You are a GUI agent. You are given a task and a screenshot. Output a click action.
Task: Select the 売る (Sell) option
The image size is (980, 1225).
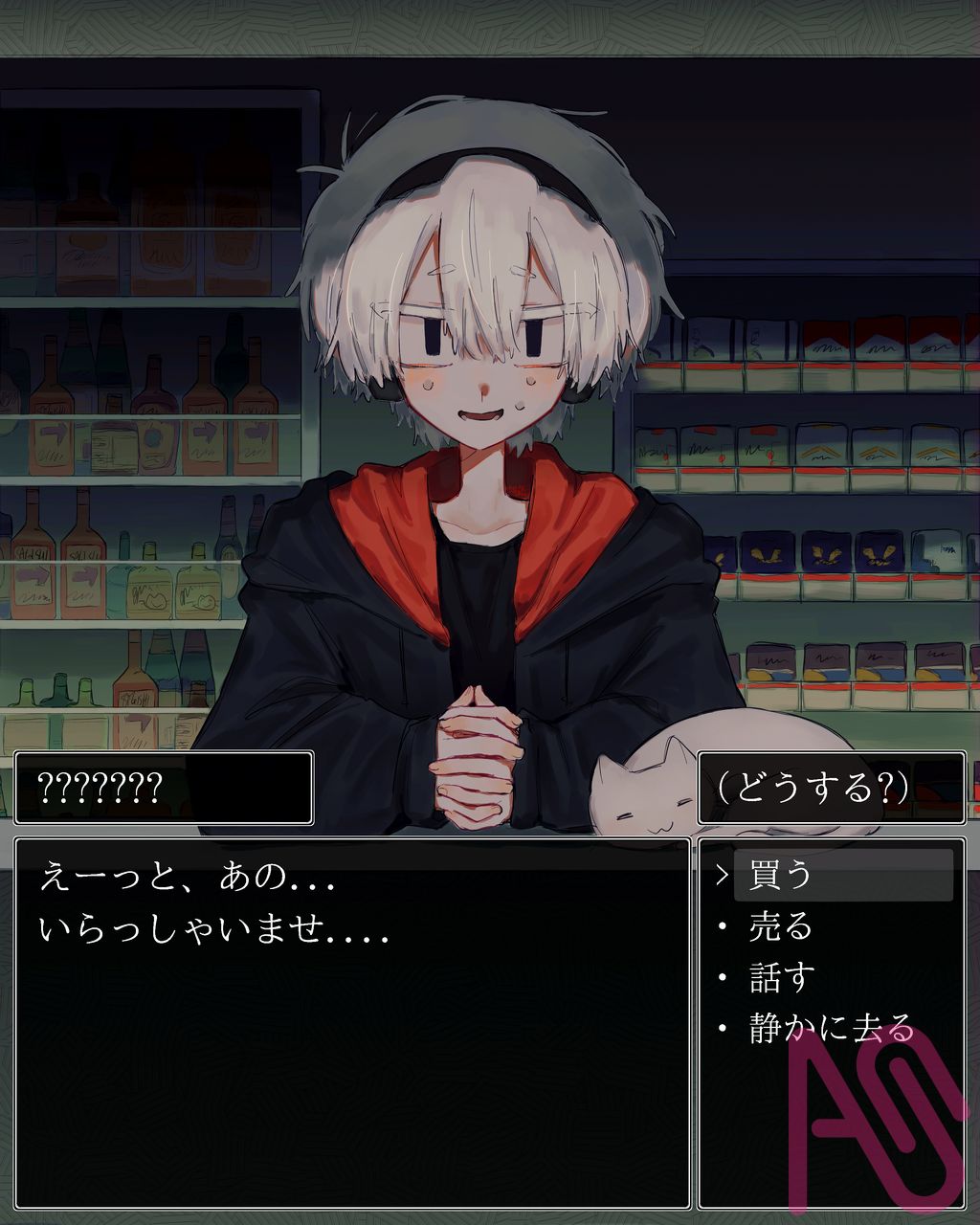point(780,926)
